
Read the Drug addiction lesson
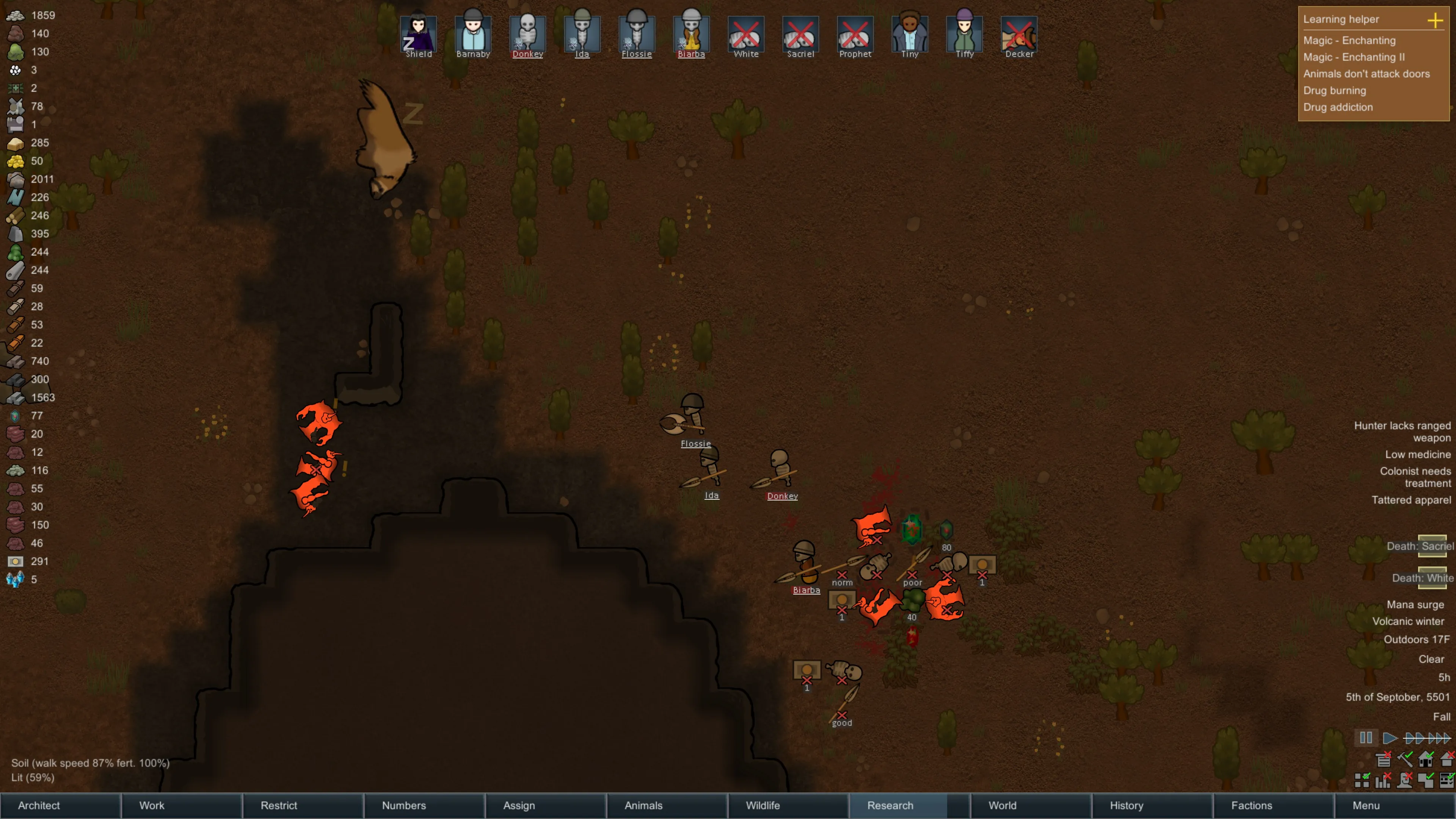pyautogui.click(x=1338, y=107)
